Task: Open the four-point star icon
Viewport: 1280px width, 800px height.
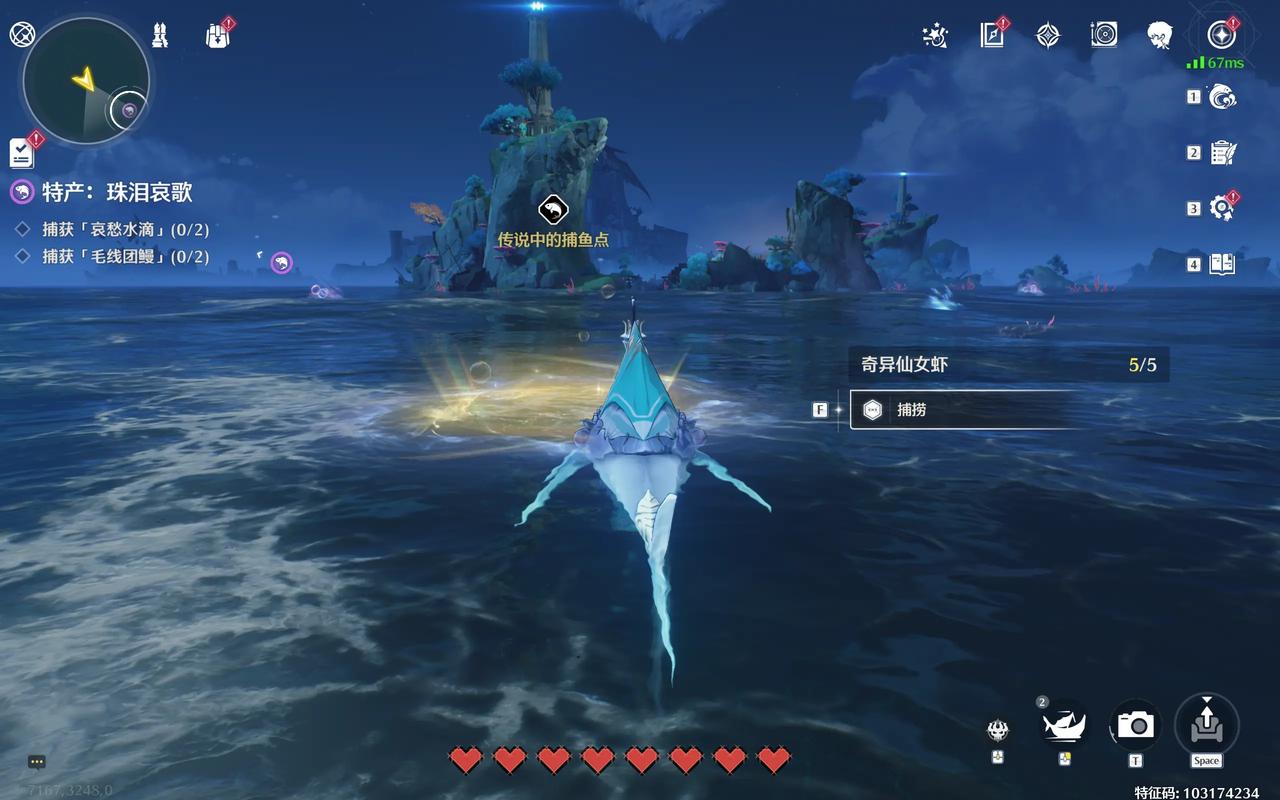Action: (x=1047, y=36)
